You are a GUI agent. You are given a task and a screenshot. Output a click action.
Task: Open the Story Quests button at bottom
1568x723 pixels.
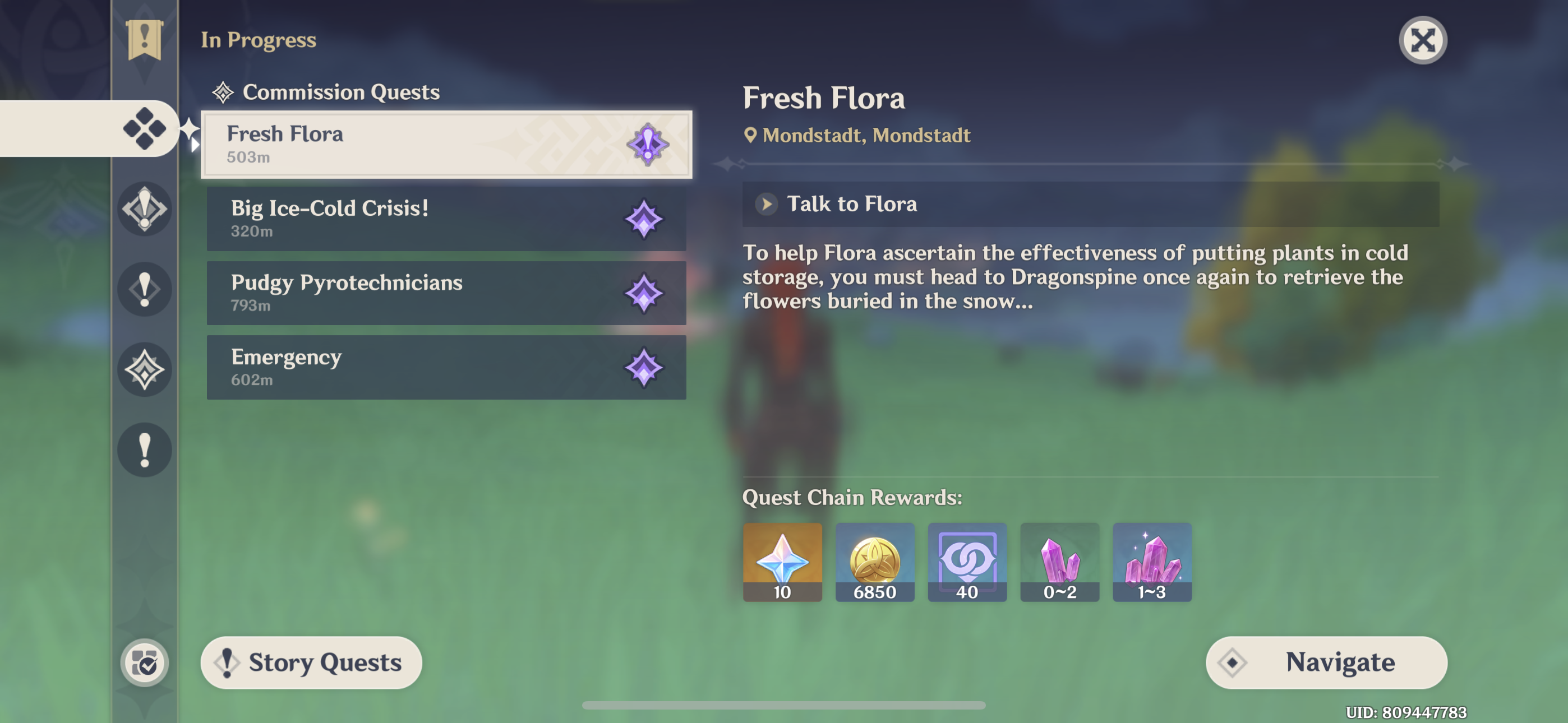pyautogui.click(x=311, y=662)
